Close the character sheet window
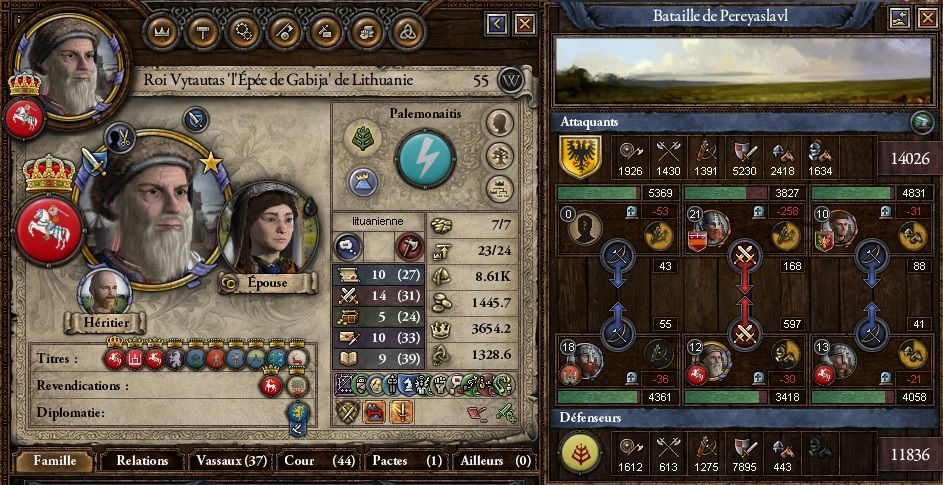Viewport: 943px width, 485px height. click(523, 23)
